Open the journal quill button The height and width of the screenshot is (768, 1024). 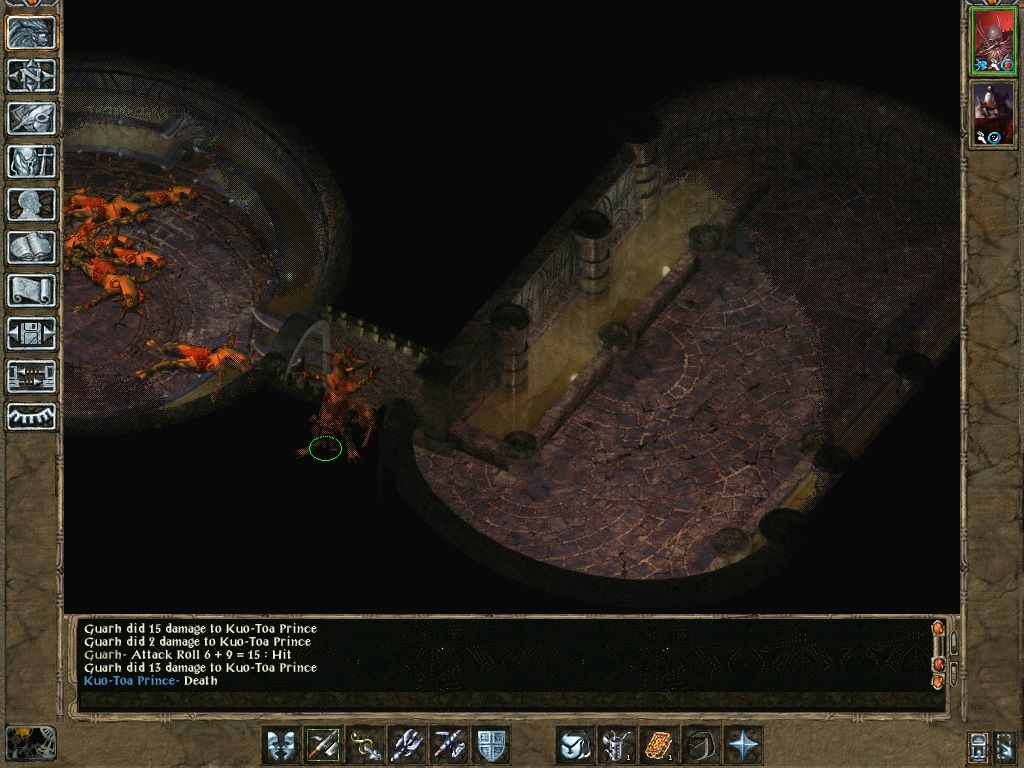tap(31, 118)
